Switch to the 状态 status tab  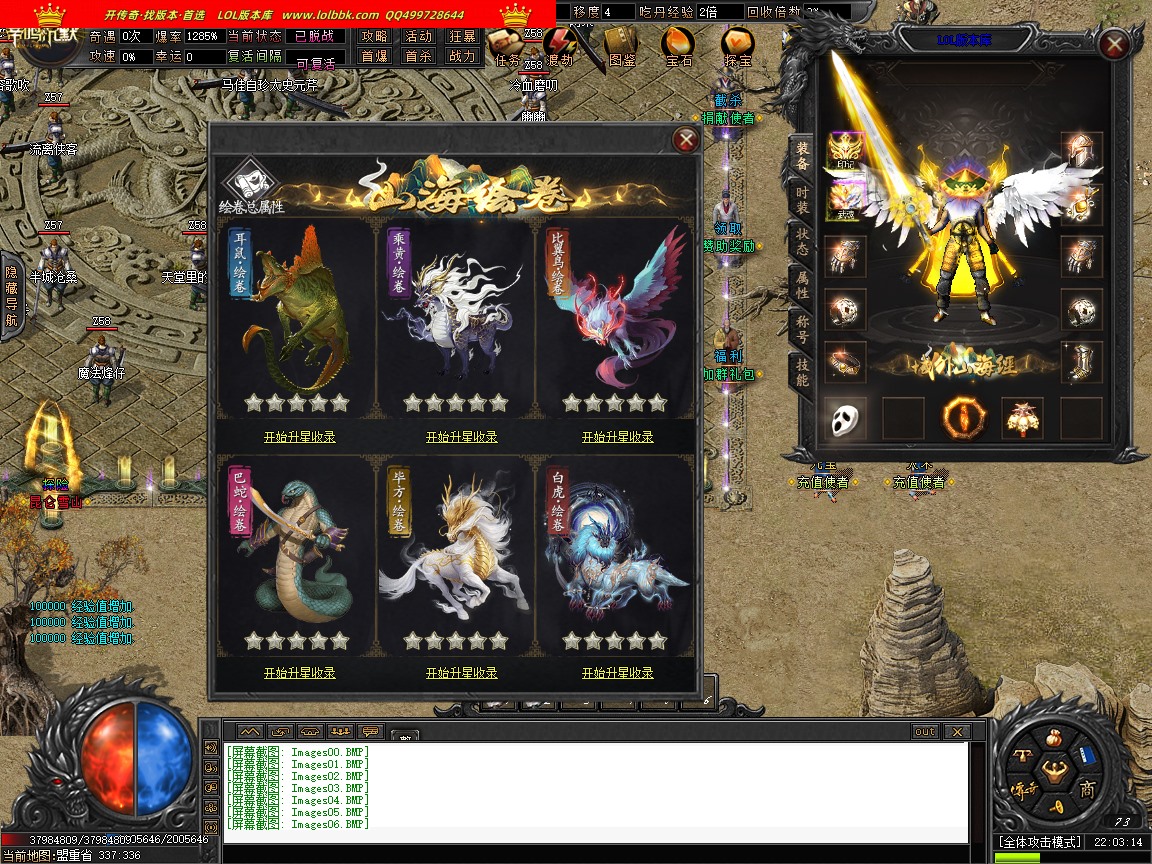click(801, 241)
